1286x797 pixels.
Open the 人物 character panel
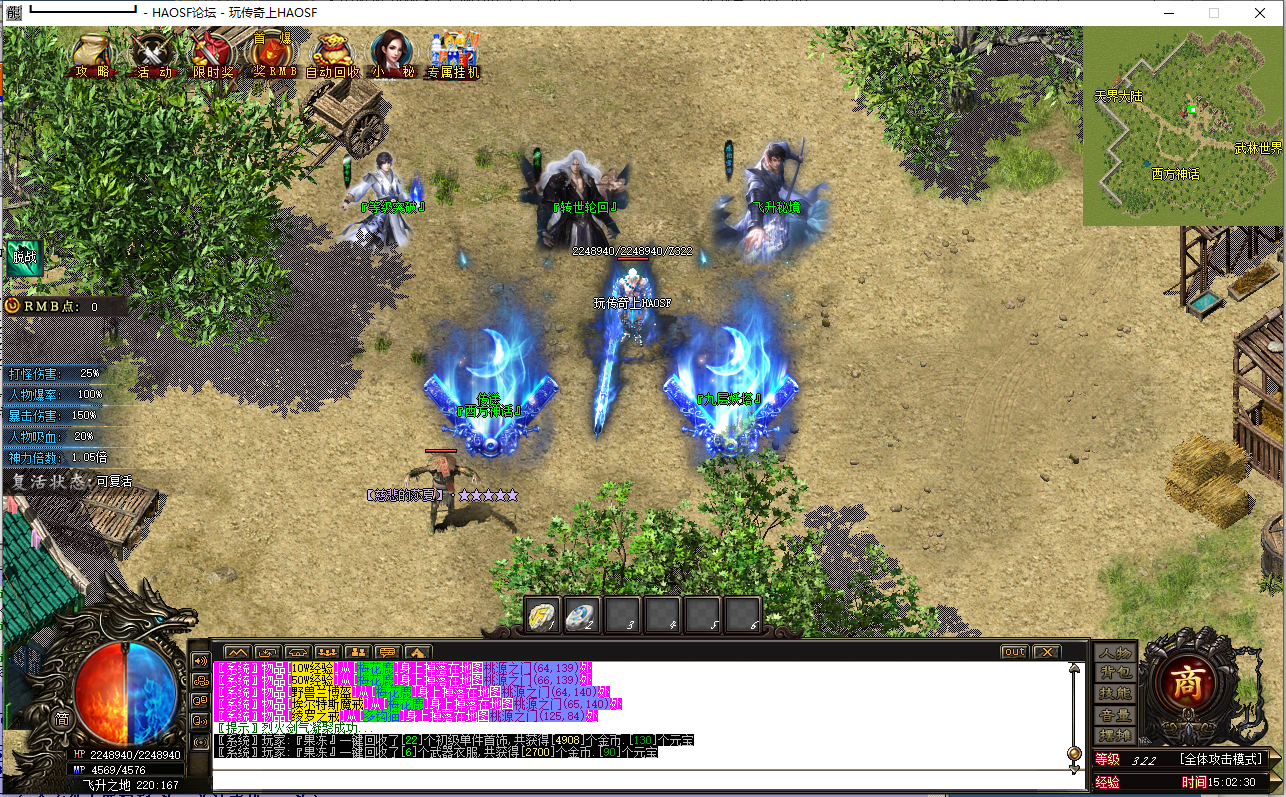tap(1117, 653)
